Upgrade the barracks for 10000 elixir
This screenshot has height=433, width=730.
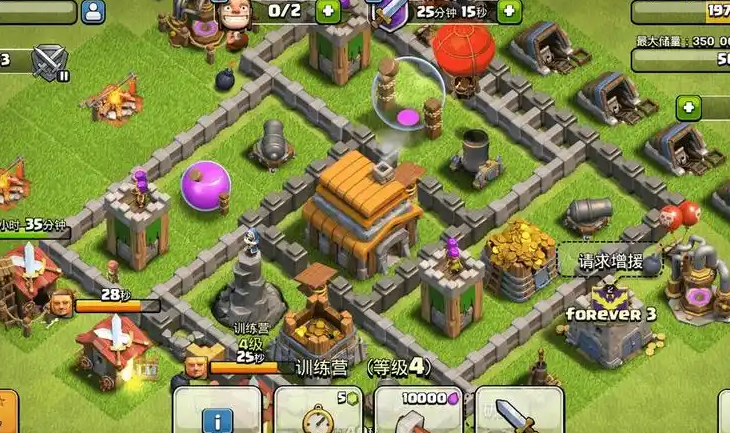coord(418,411)
